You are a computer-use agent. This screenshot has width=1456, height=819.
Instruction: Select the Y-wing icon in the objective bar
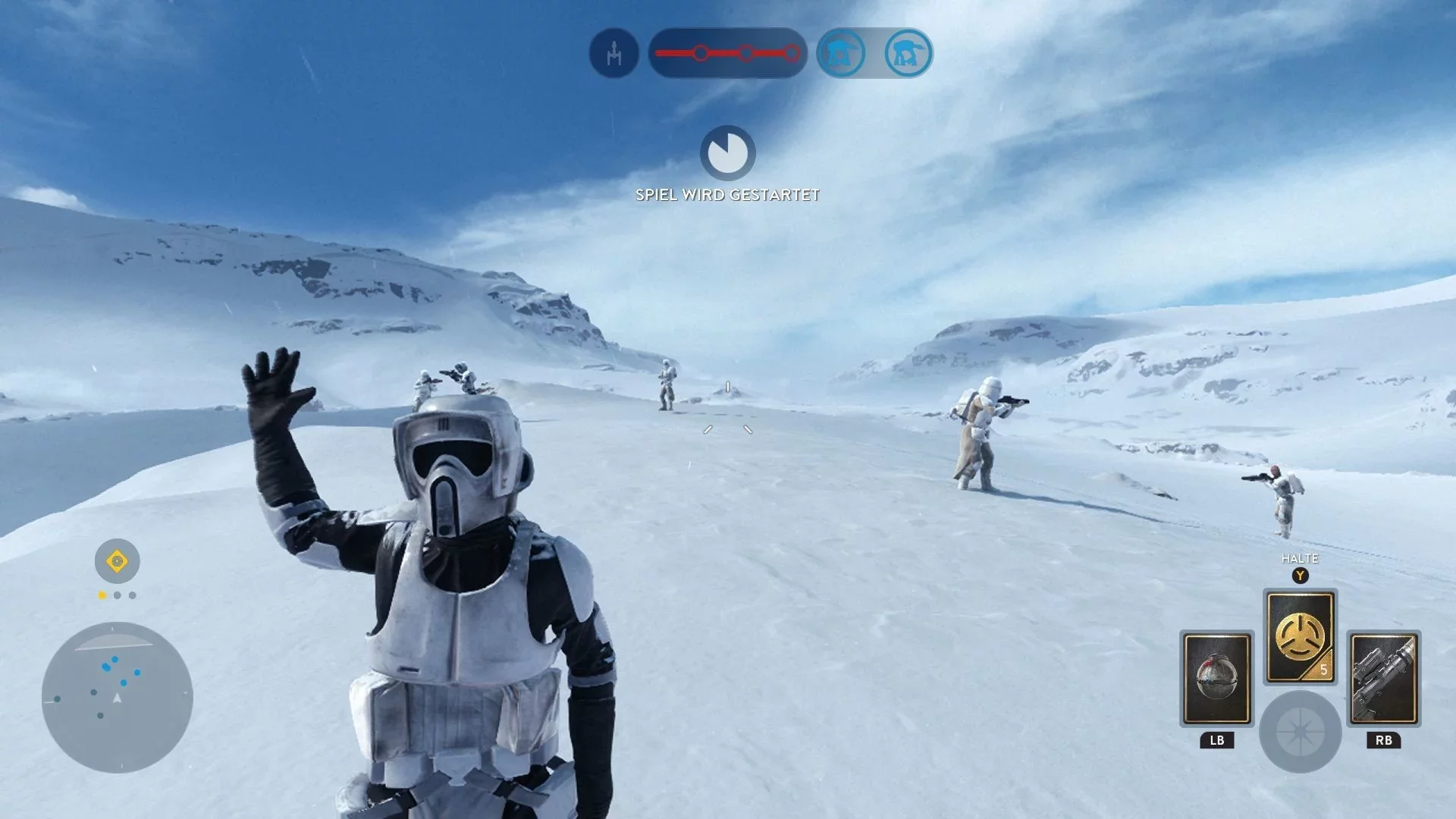click(613, 53)
